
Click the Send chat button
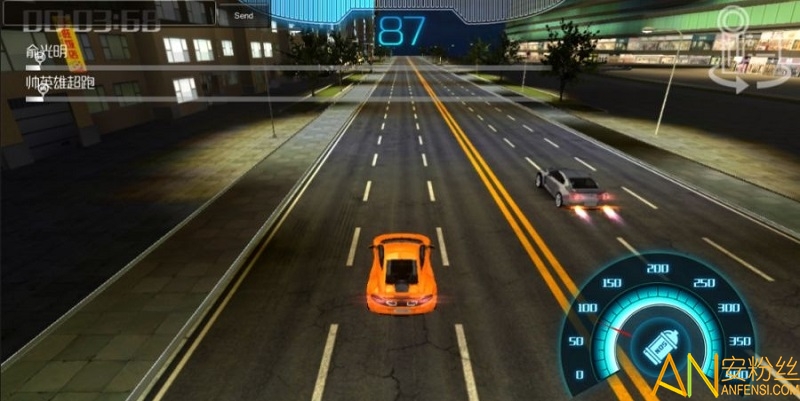pos(243,15)
